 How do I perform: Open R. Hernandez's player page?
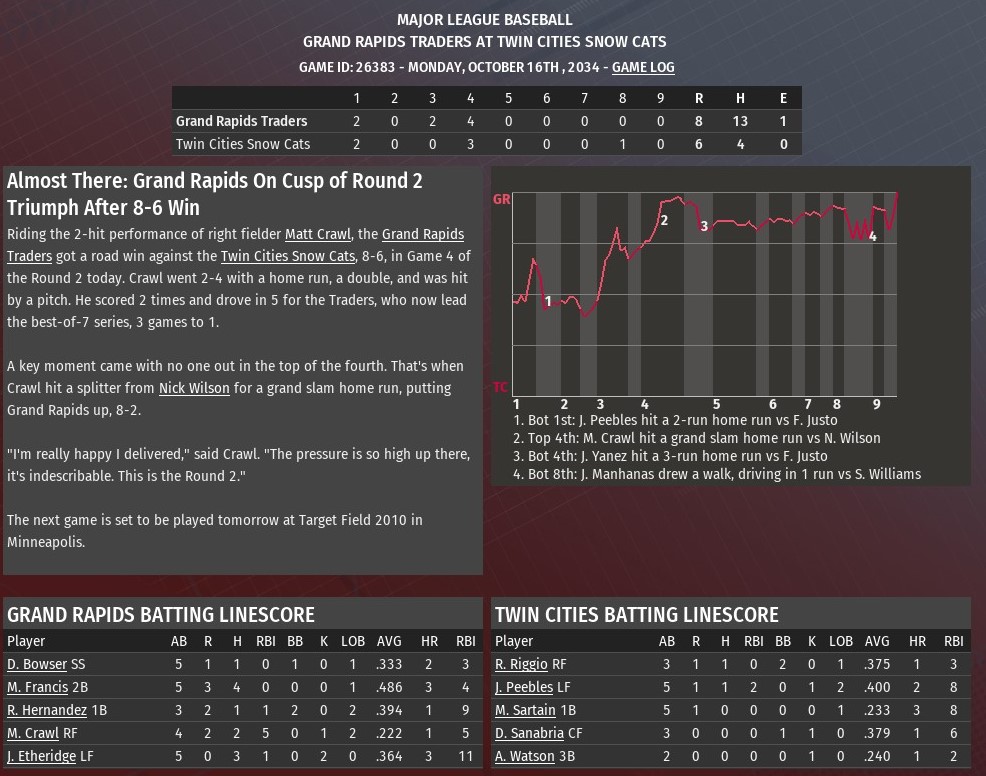[x=47, y=710]
